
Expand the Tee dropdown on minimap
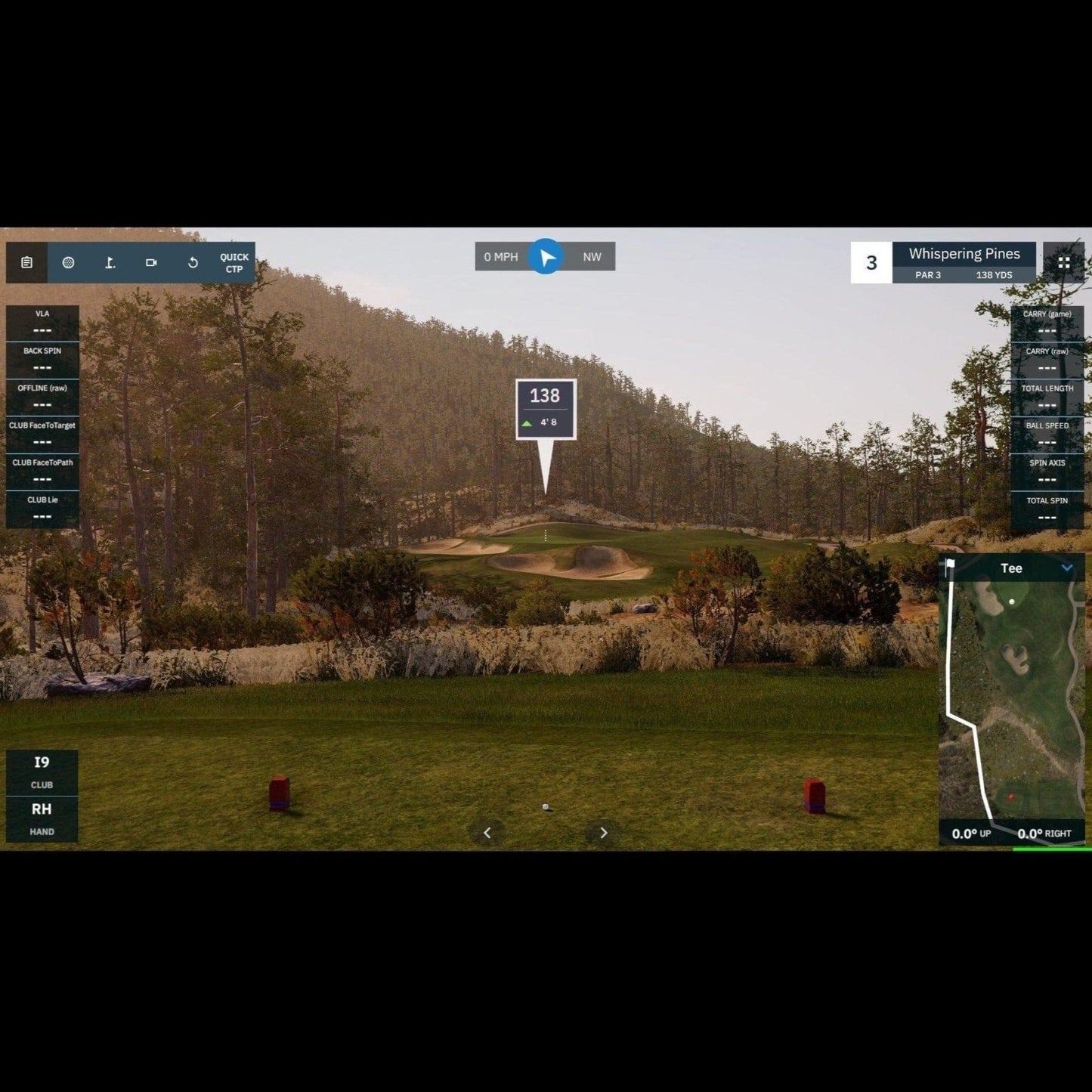[x=1066, y=568]
